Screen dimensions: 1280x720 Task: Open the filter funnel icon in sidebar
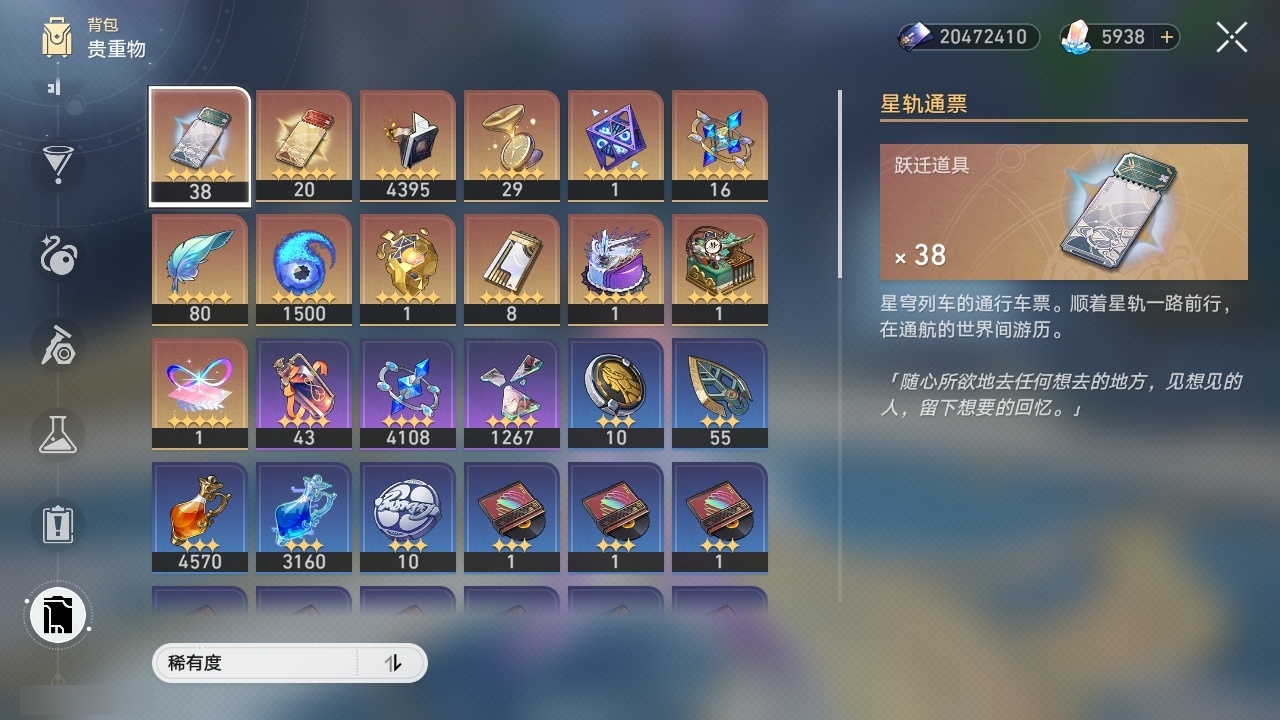coord(57,166)
